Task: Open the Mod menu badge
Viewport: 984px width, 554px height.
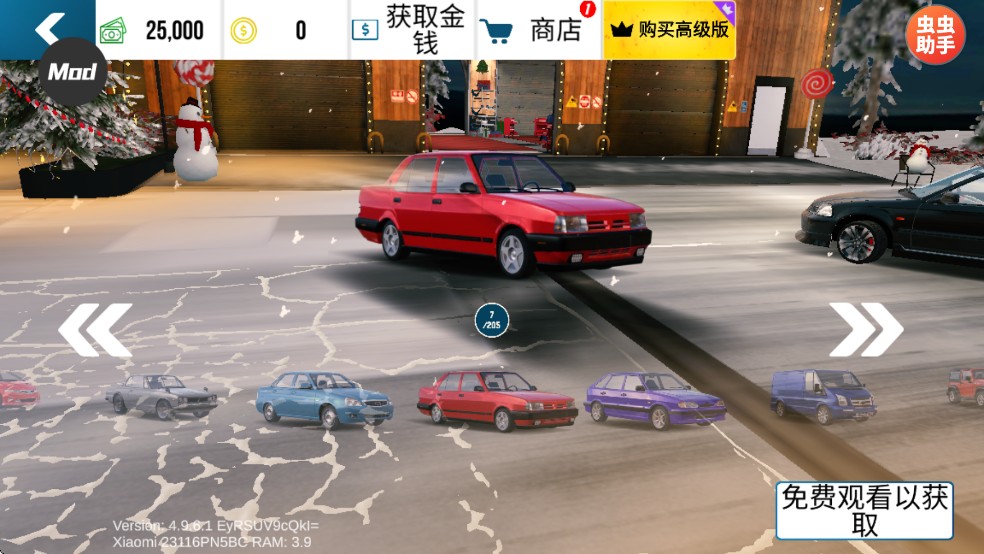Action: 72,72
